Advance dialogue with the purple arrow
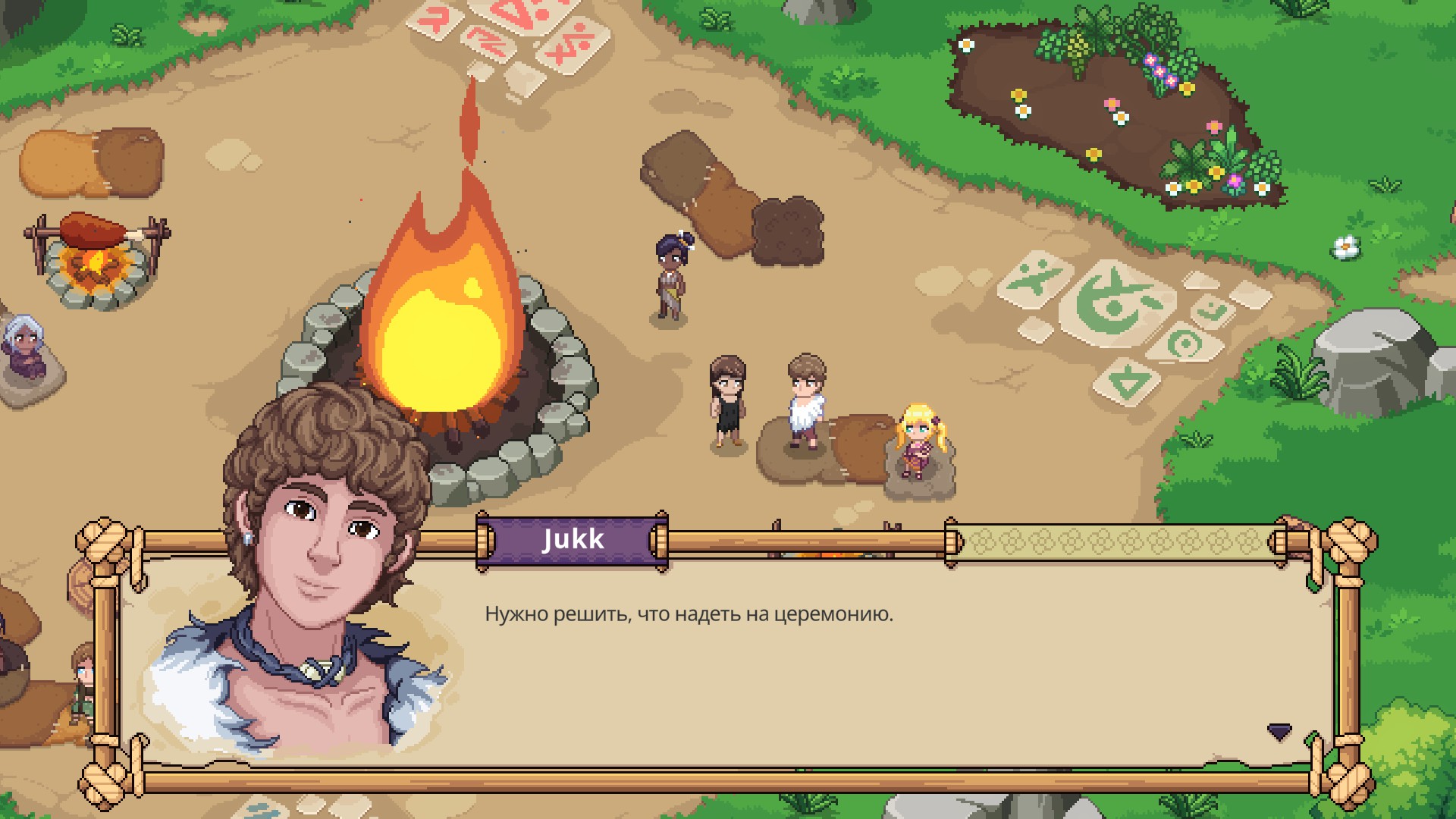Screen dimensions: 1456x819 coord(1279,732)
